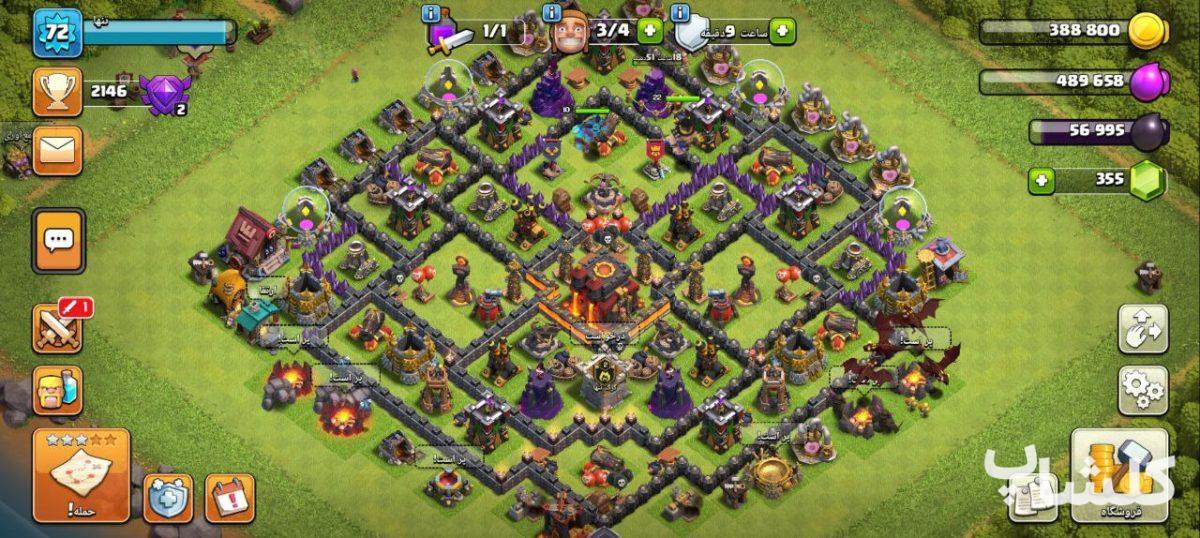Image resolution: width=1200 pixels, height=538 pixels.
Task: Buy gems with the green plus button
Action: [x=1042, y=181]
